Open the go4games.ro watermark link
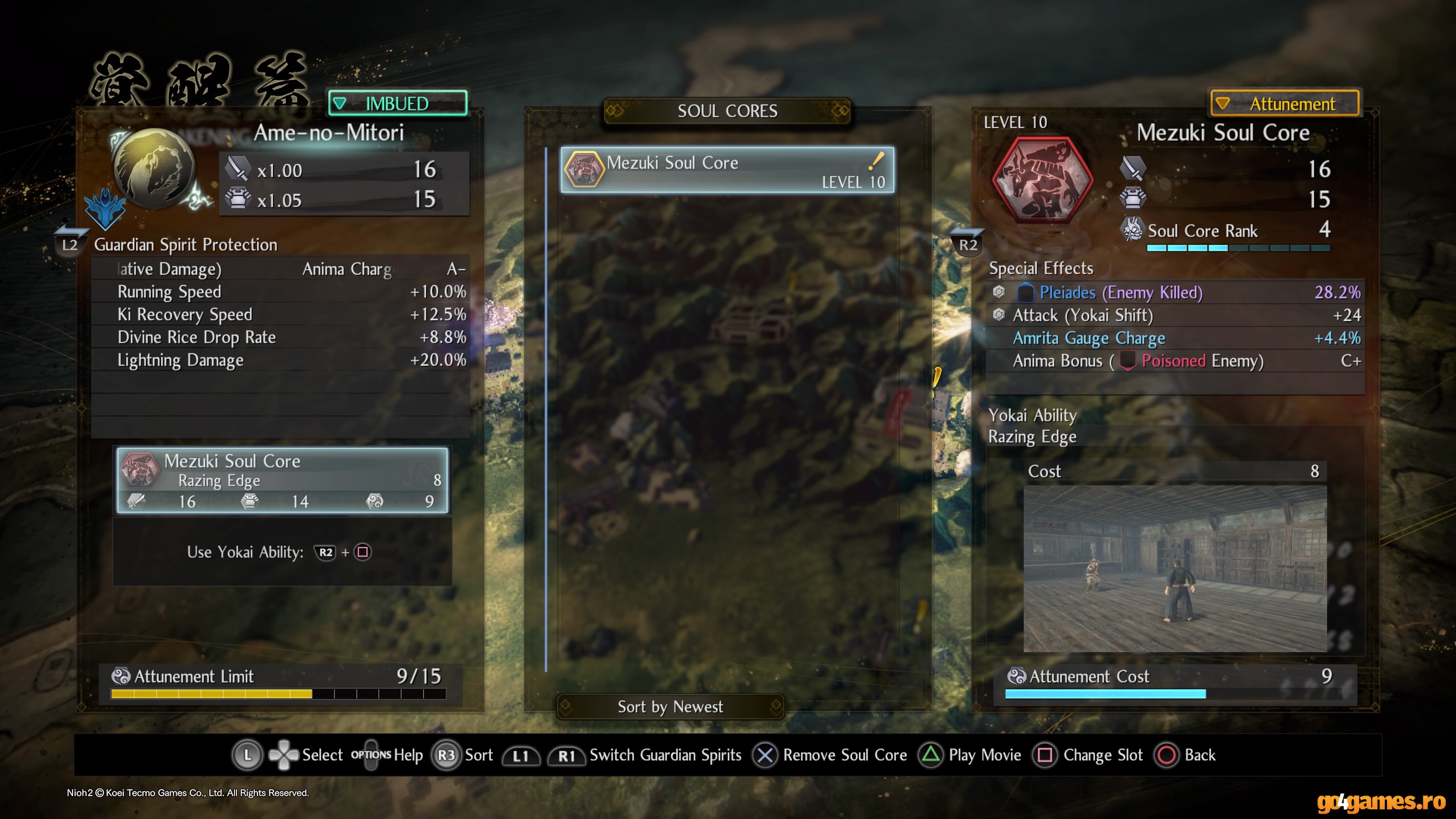This screenshot has width=1456, height=819. [1380, 802]
